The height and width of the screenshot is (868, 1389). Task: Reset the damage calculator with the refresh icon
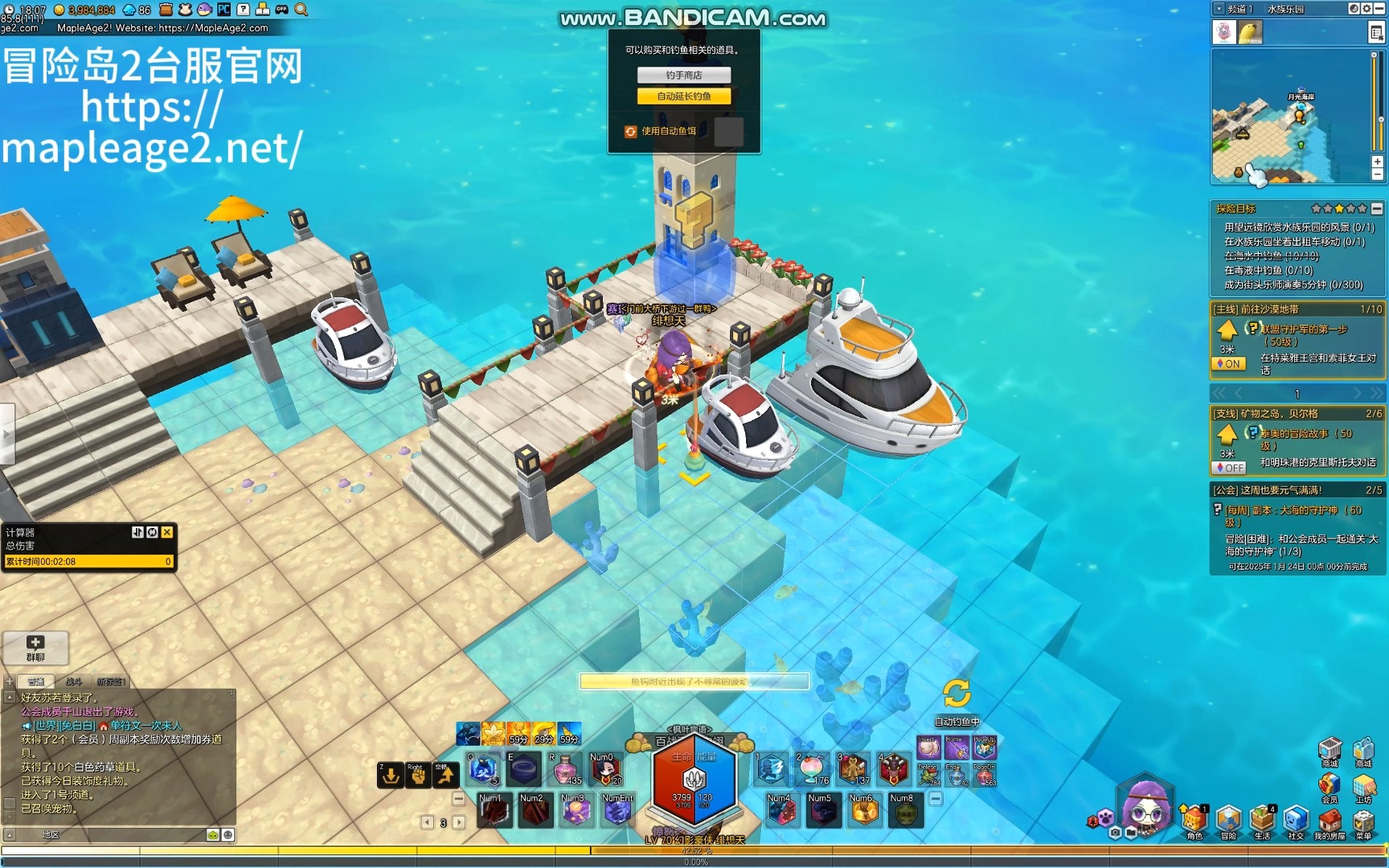click(x=152, y=532)
